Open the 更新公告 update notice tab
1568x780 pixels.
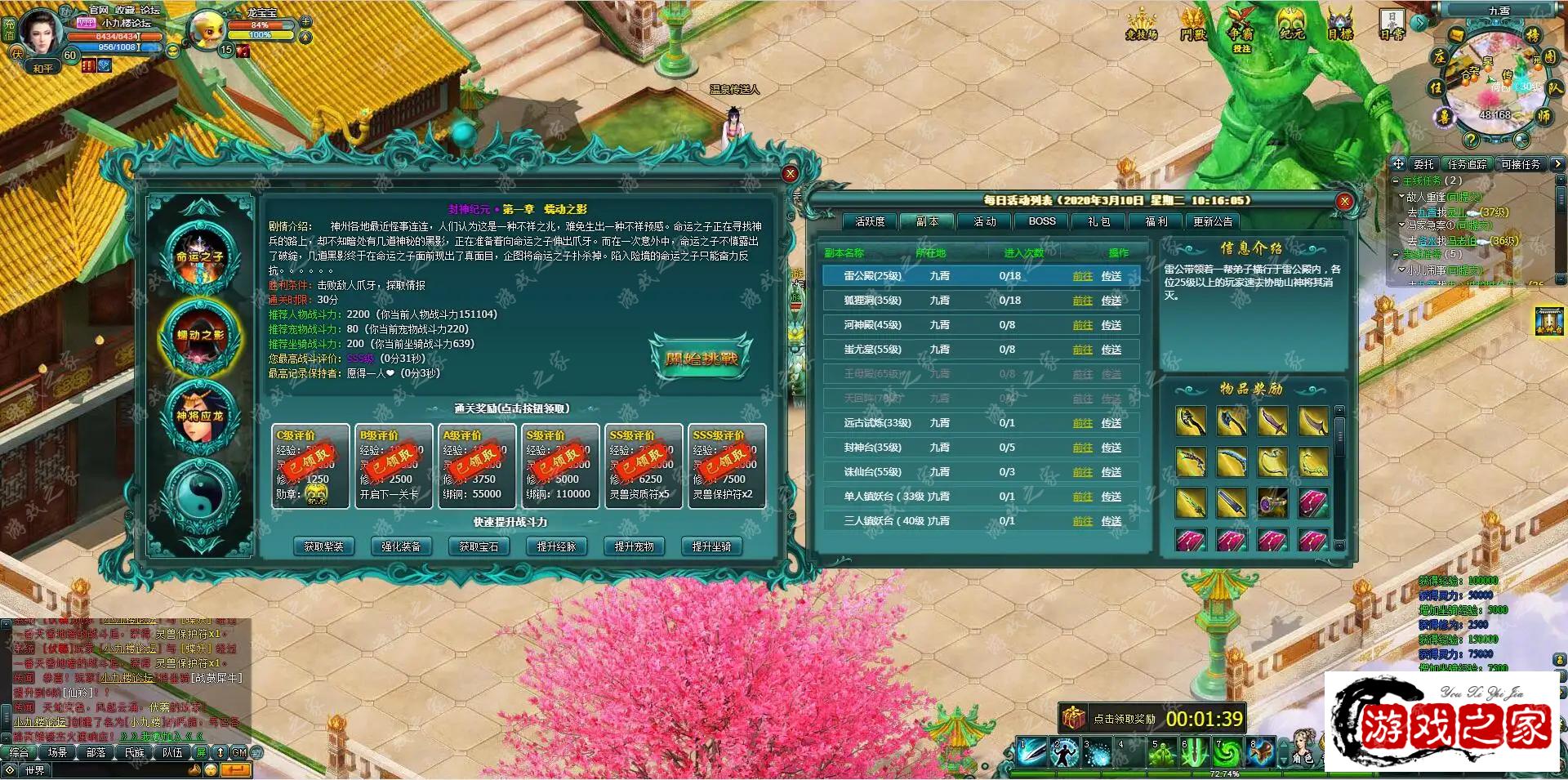(1213, 221)
